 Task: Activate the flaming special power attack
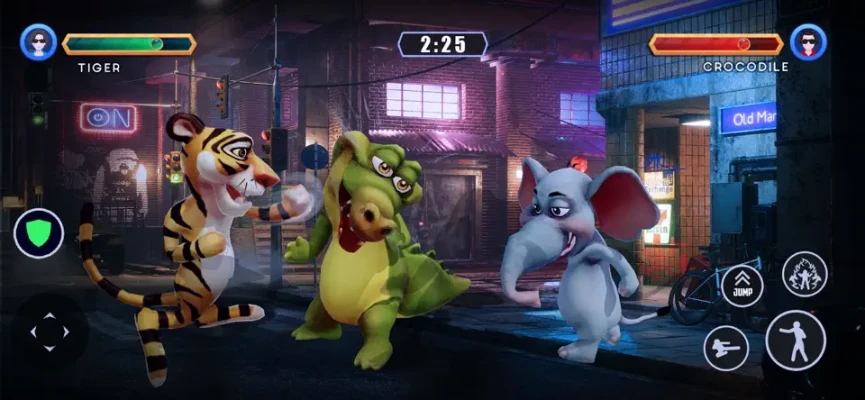[803, 274]
